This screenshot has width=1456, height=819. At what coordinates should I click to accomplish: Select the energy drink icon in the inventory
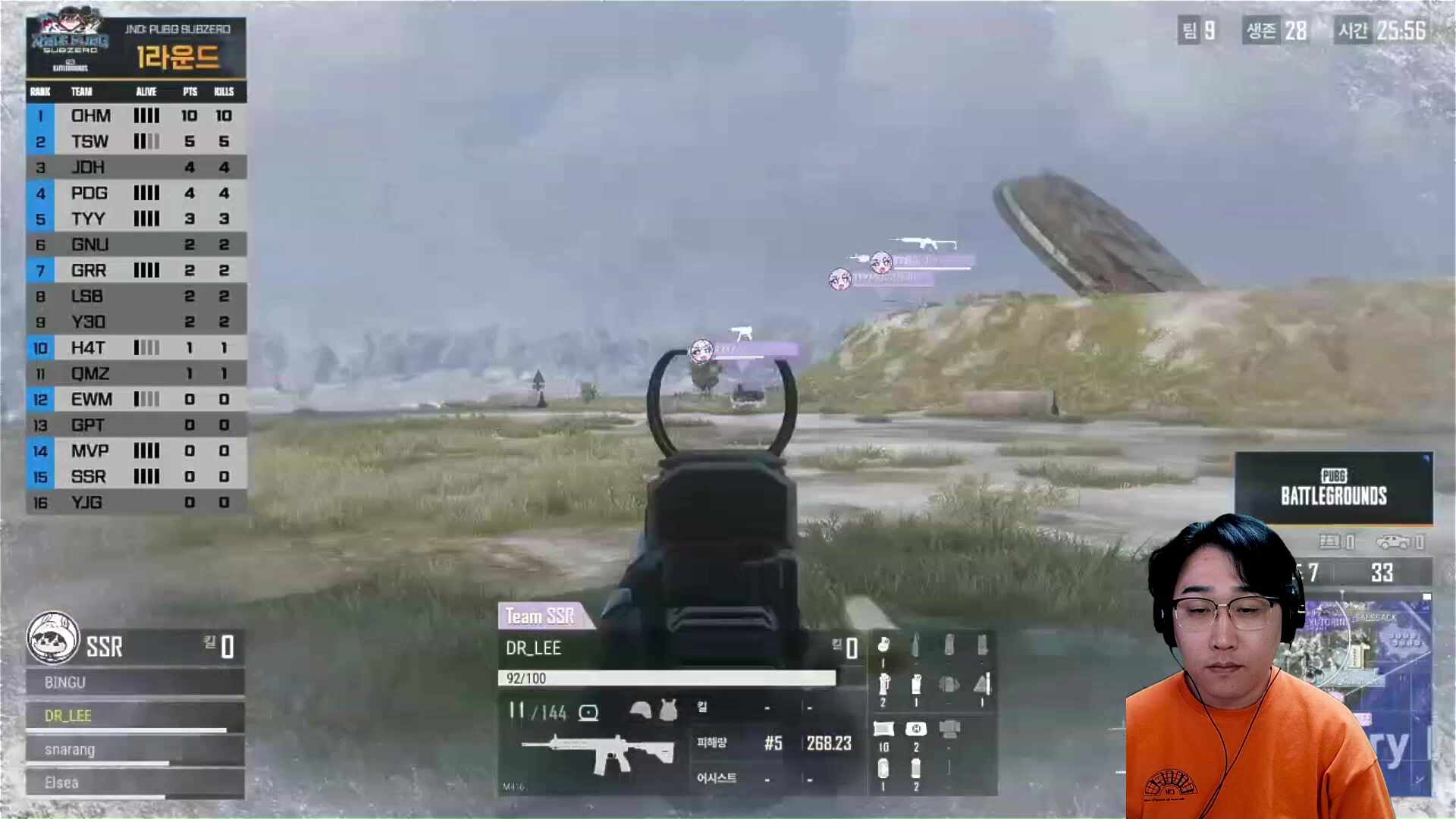point(883,768)
